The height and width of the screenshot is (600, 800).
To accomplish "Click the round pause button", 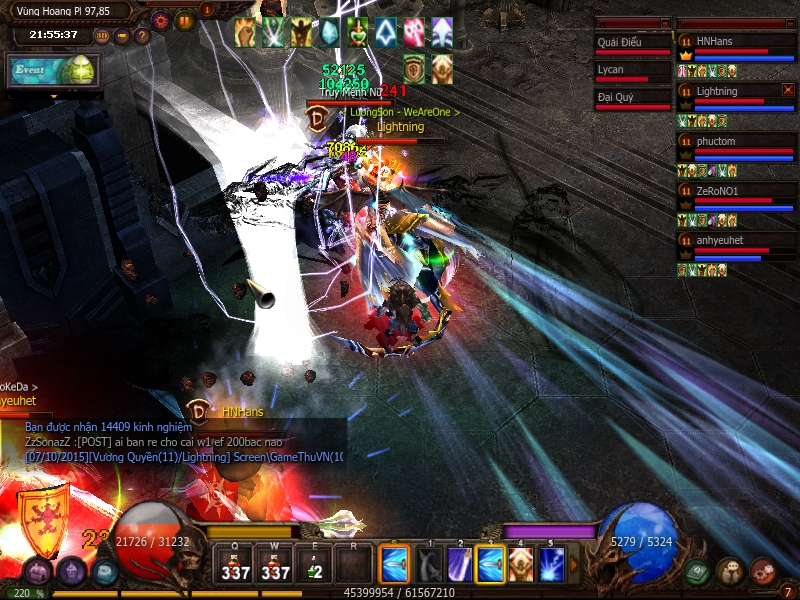I will coord(185,20).
